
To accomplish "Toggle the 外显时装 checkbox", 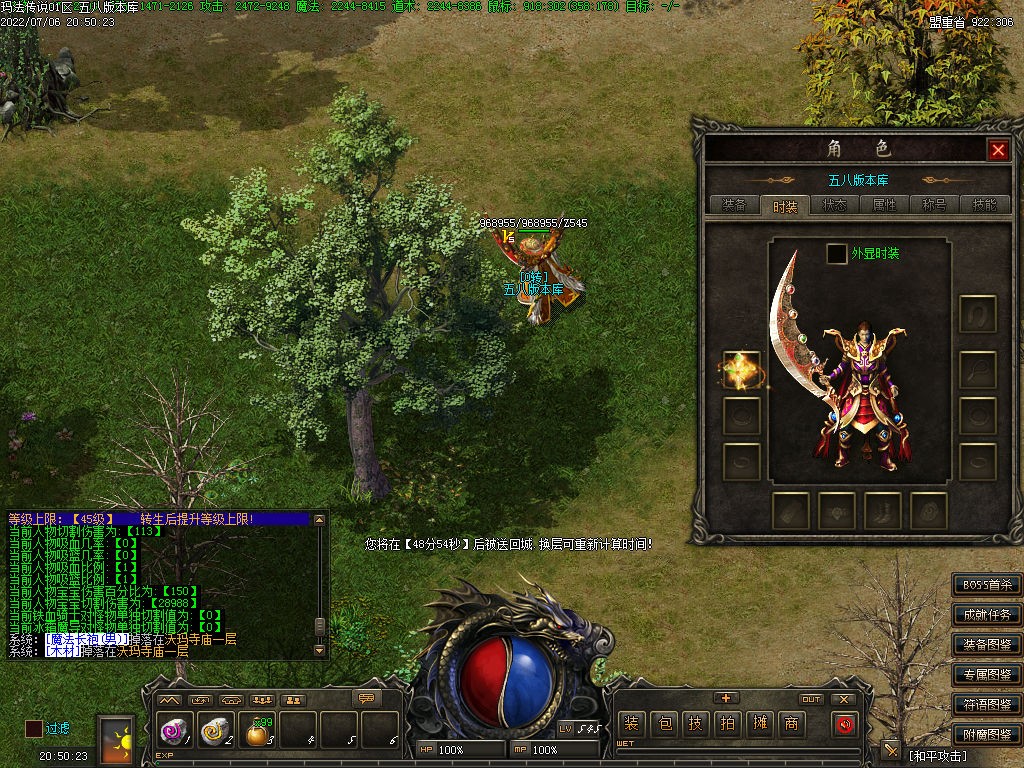I will (836, 254).
